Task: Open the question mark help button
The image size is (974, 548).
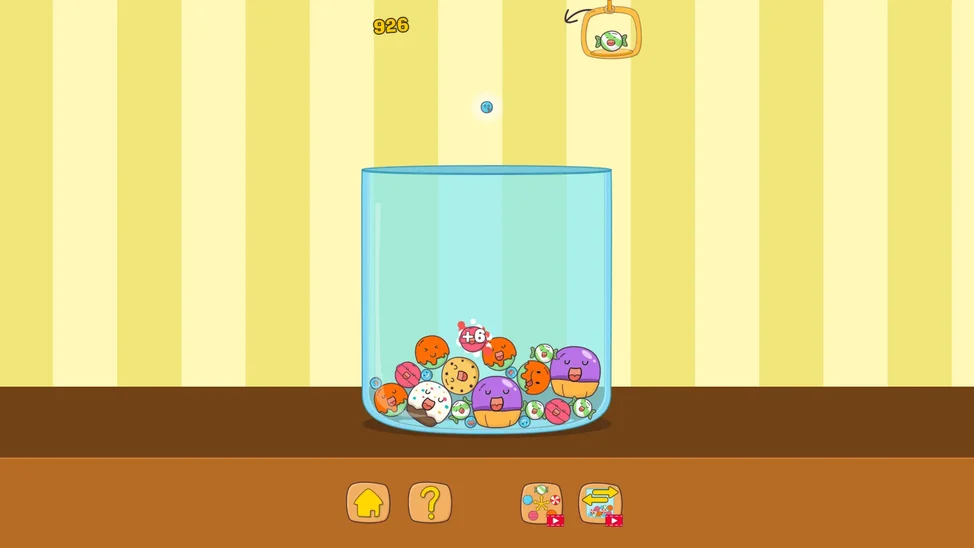Action: pos(430,502)
